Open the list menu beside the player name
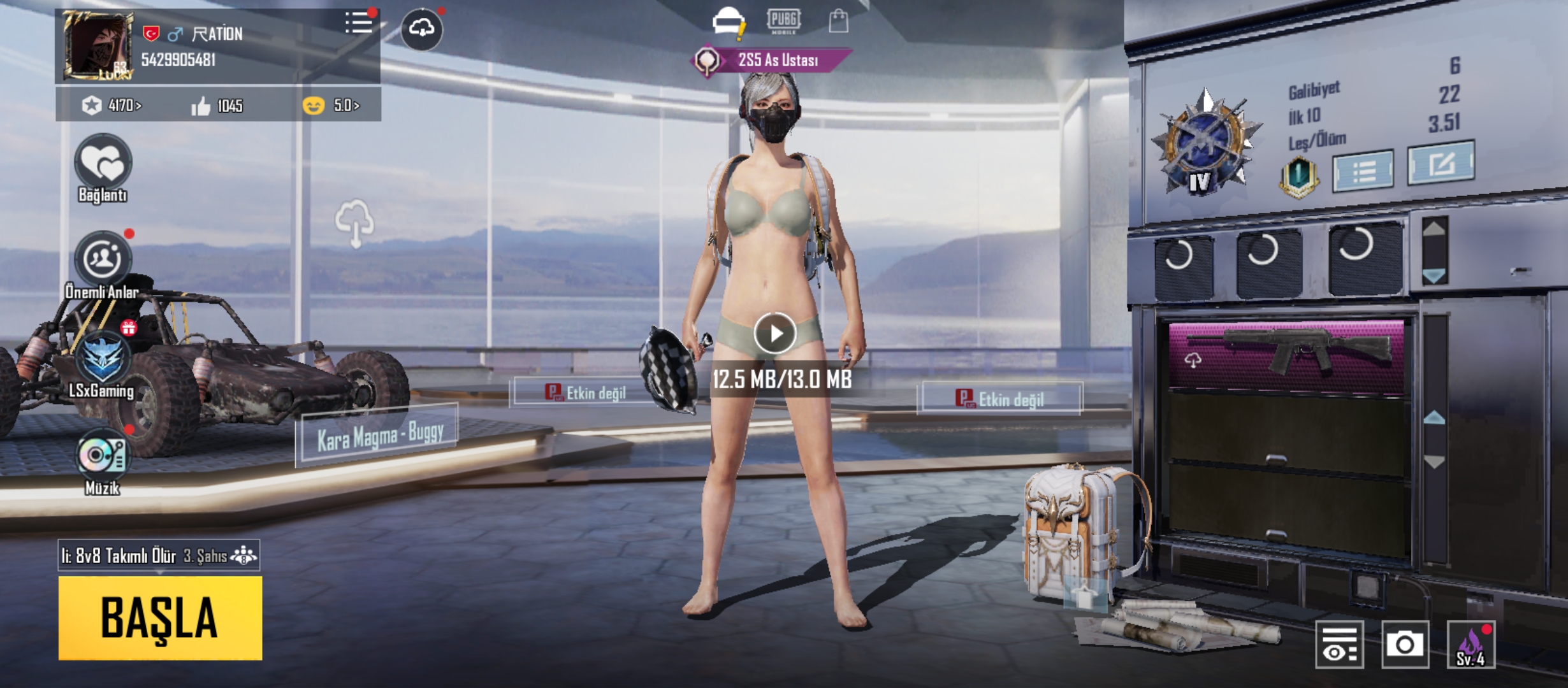Screen dimensions: 1568x688 point(359,24)
